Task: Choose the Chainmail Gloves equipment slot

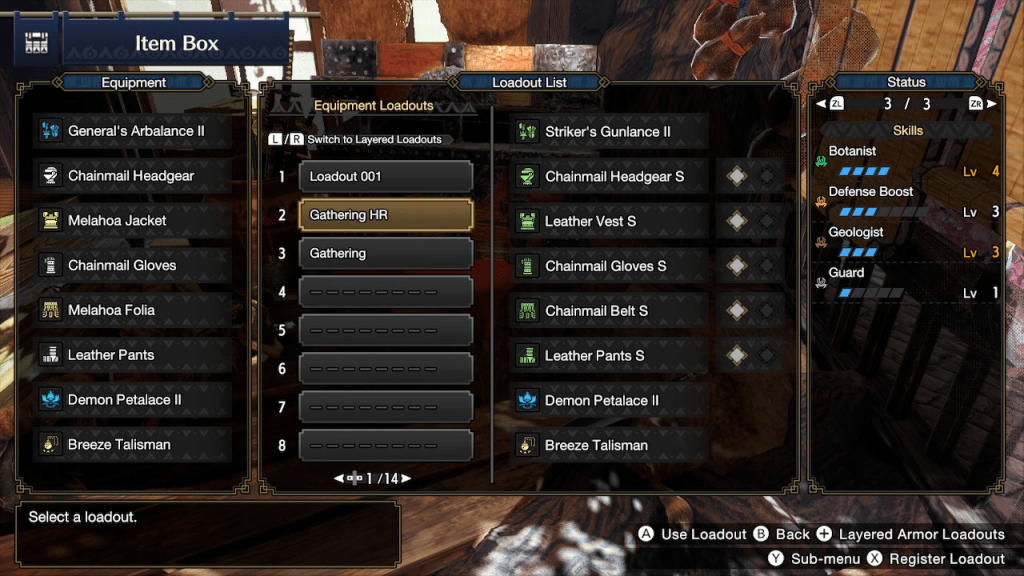Action: [x=134, y=266]
